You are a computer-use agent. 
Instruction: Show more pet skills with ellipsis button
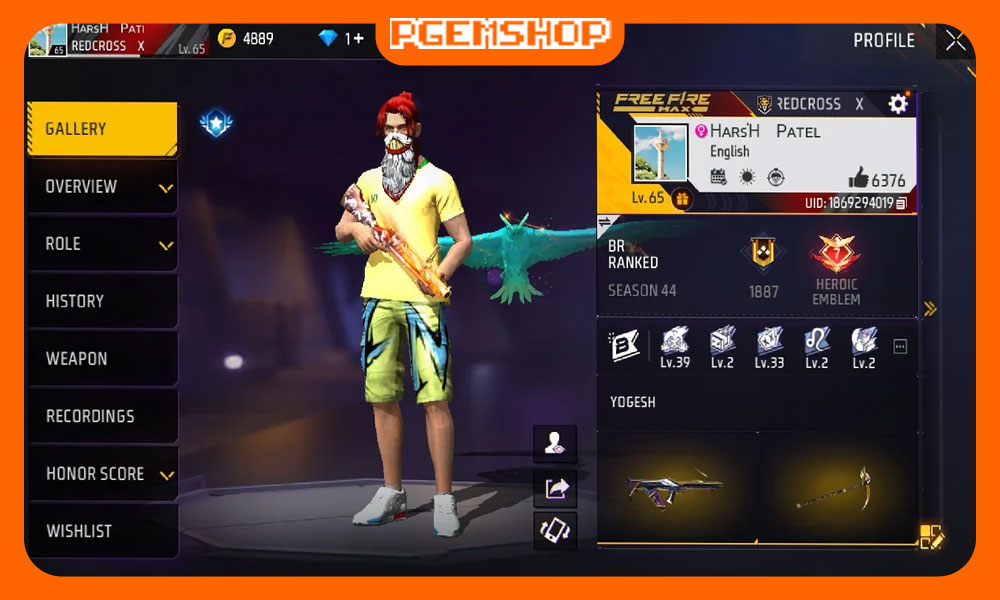pyautogui.click(x=900, y=347)
